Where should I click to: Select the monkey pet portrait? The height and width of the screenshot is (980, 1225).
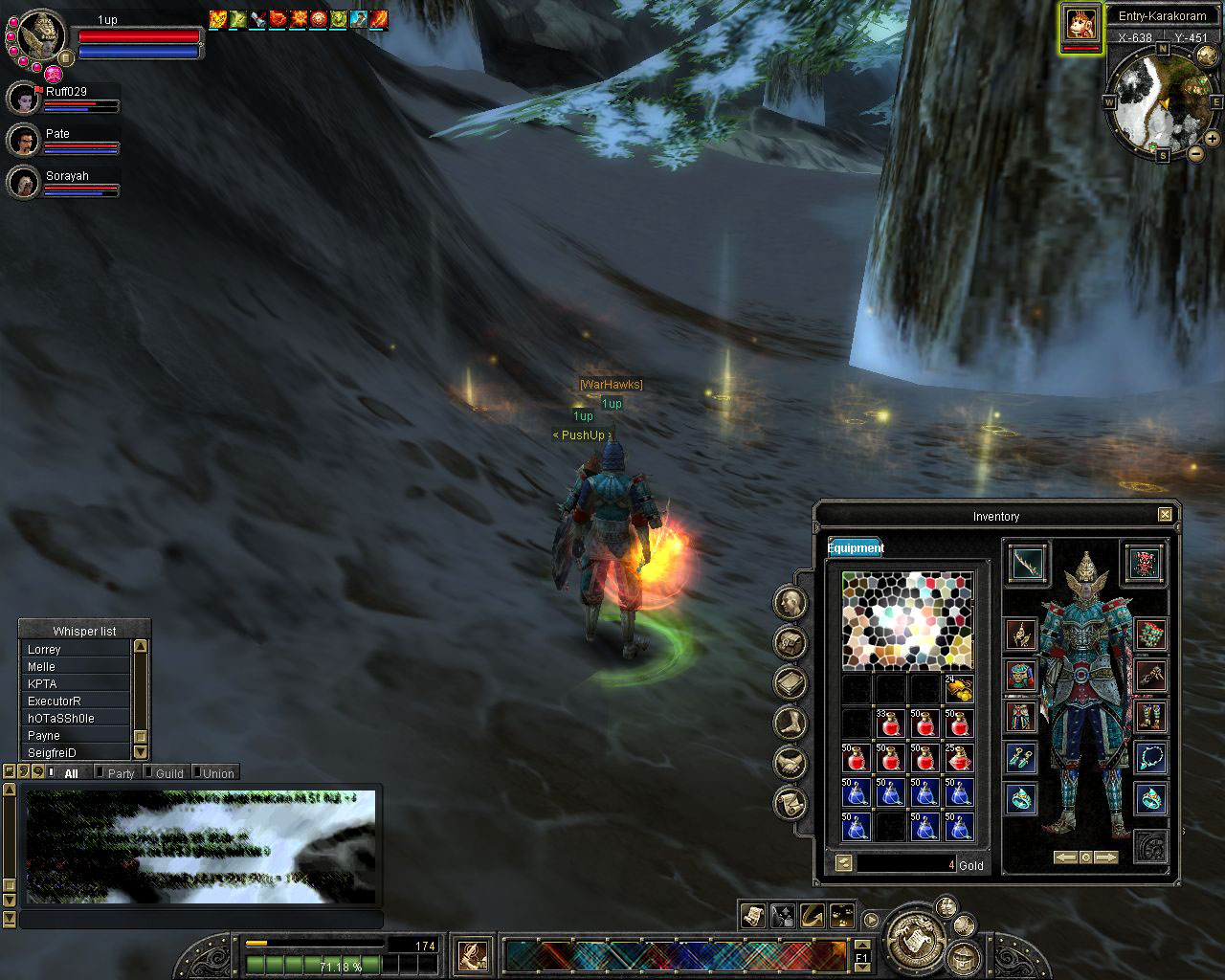point(1081,24)
